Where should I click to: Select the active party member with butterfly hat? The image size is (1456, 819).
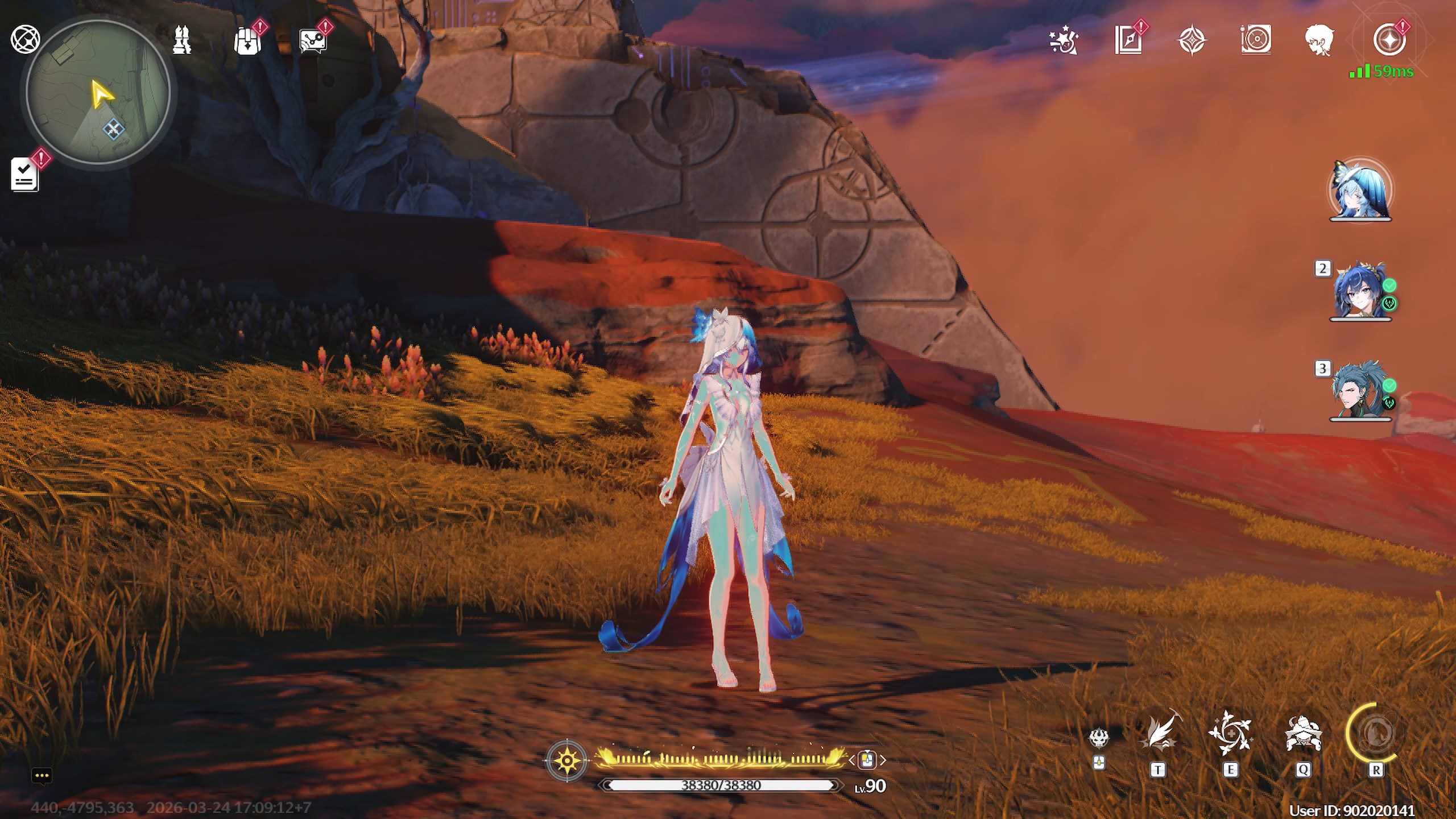(x=1359, y=191)
